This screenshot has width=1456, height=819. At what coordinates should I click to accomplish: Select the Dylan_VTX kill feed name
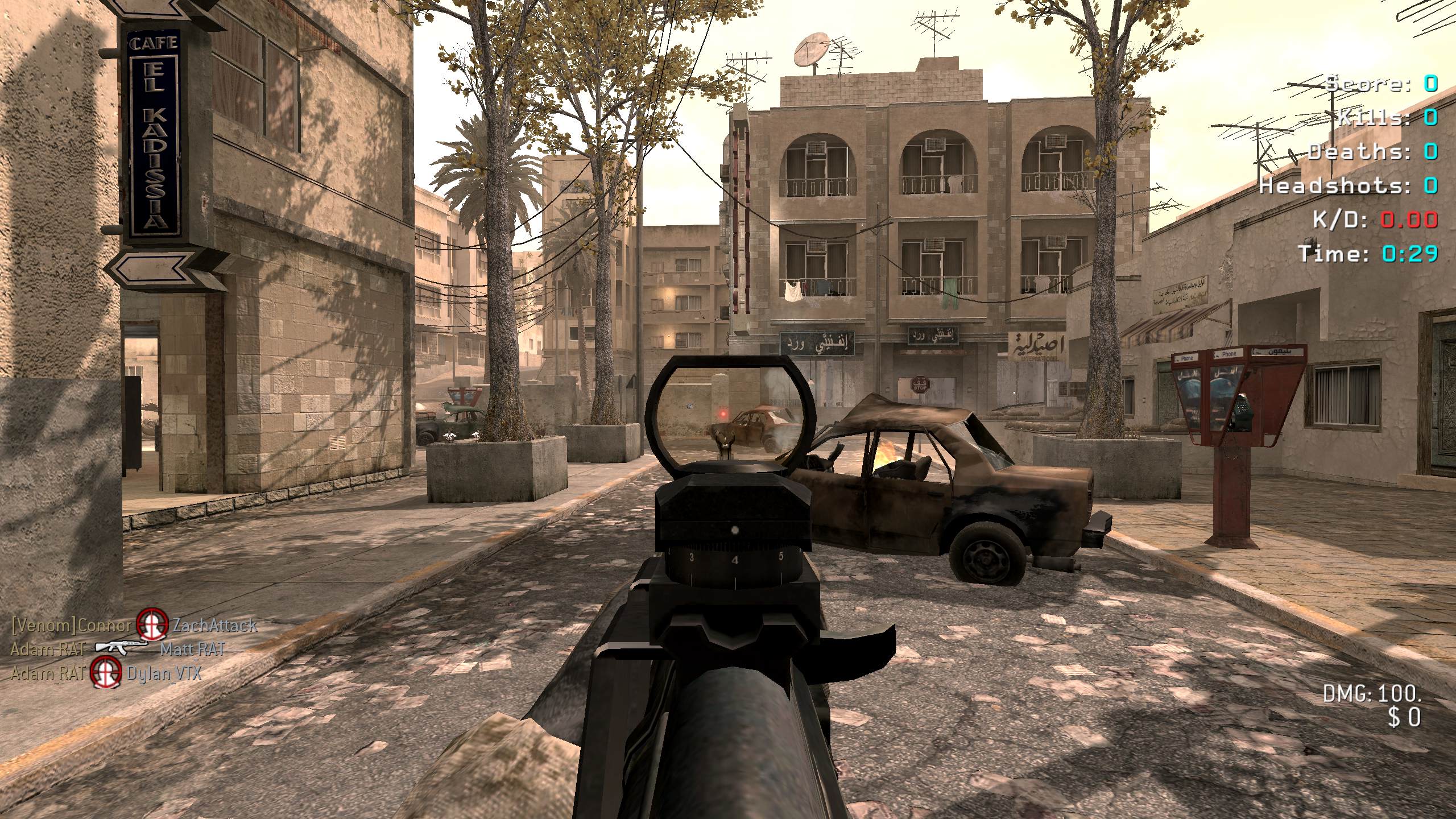click(164, 673)
